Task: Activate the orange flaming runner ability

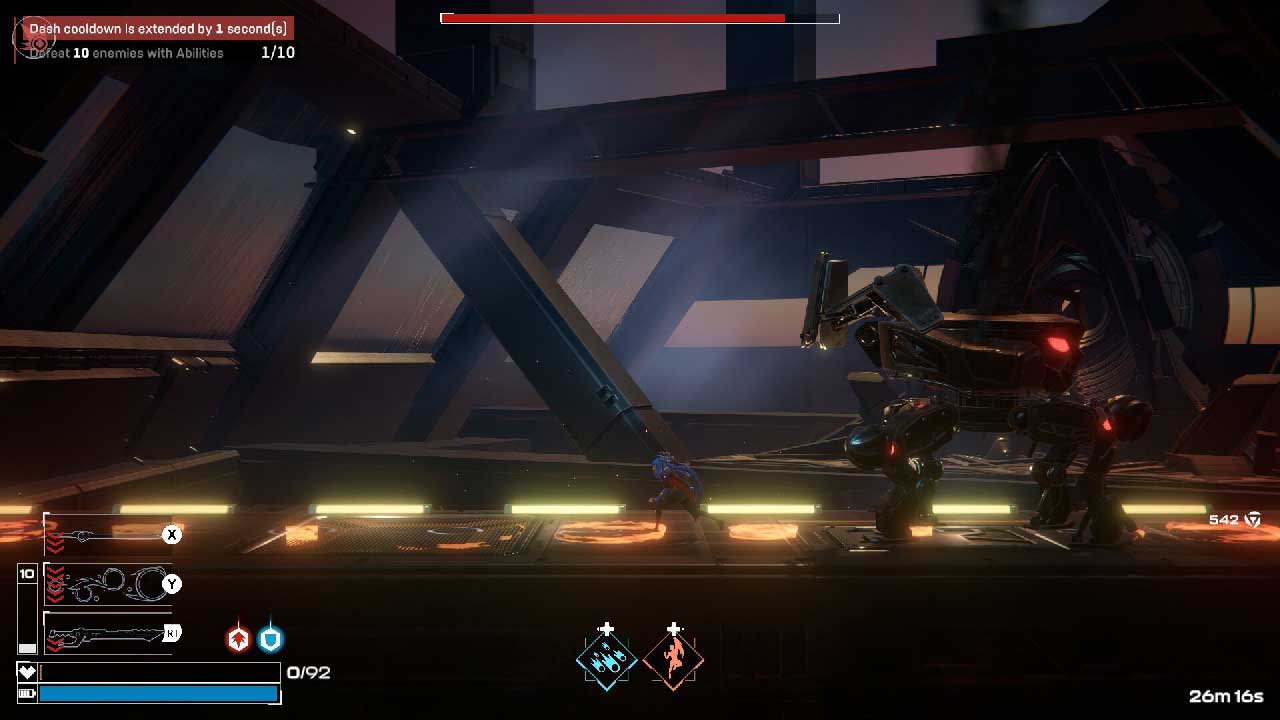Action: click(673, 660)
